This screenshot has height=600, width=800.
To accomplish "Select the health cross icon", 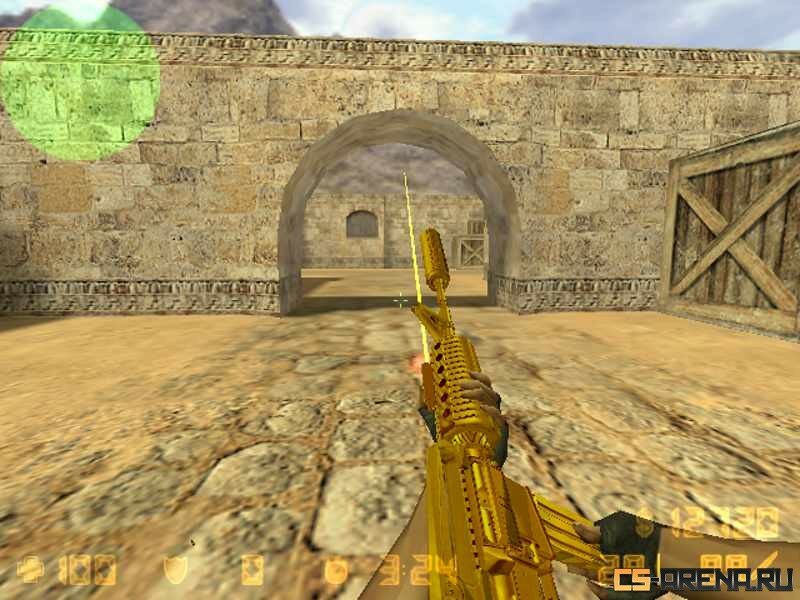I will pos(29,569).
